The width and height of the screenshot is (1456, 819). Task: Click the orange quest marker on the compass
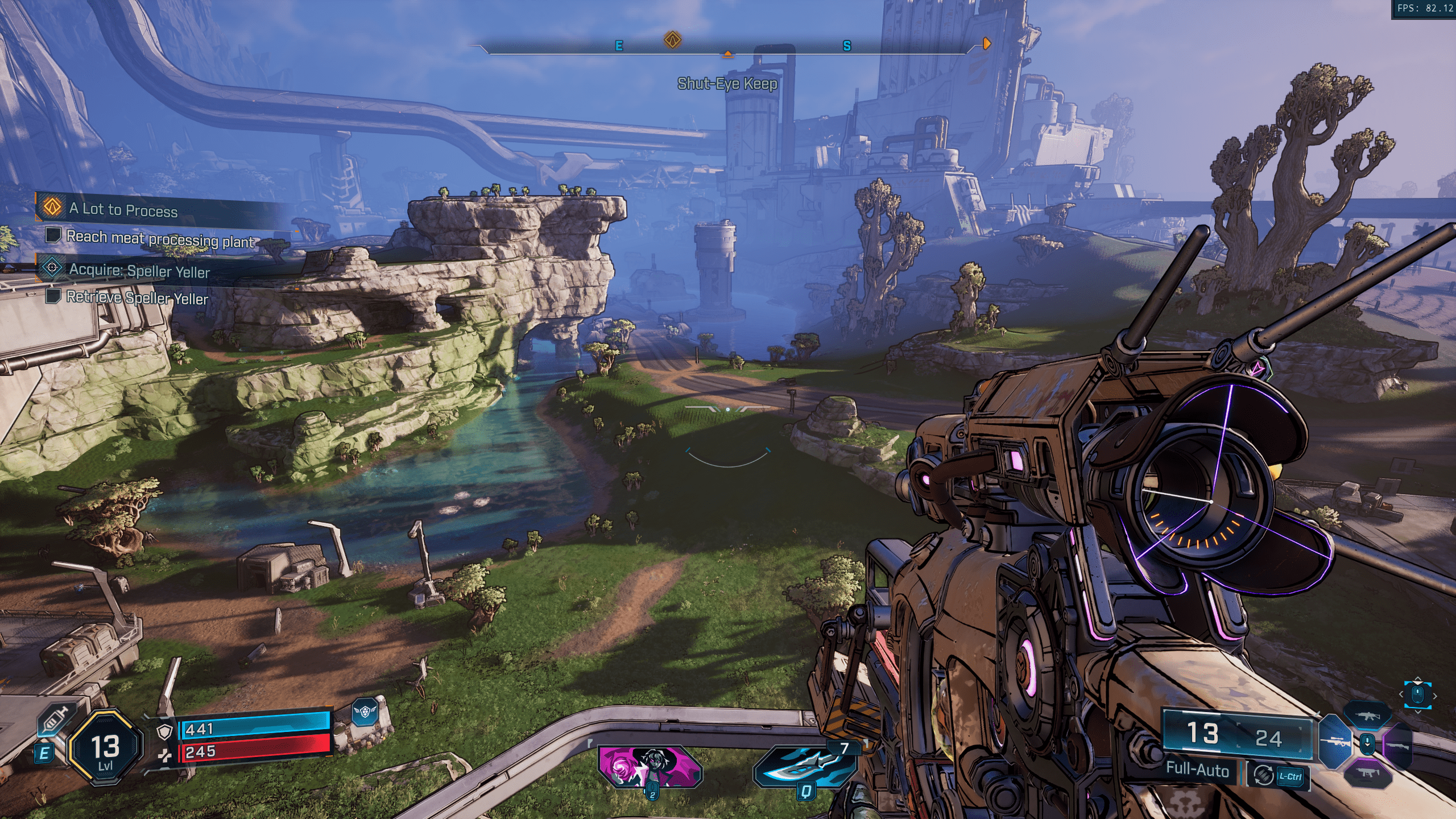pos(673,40)
